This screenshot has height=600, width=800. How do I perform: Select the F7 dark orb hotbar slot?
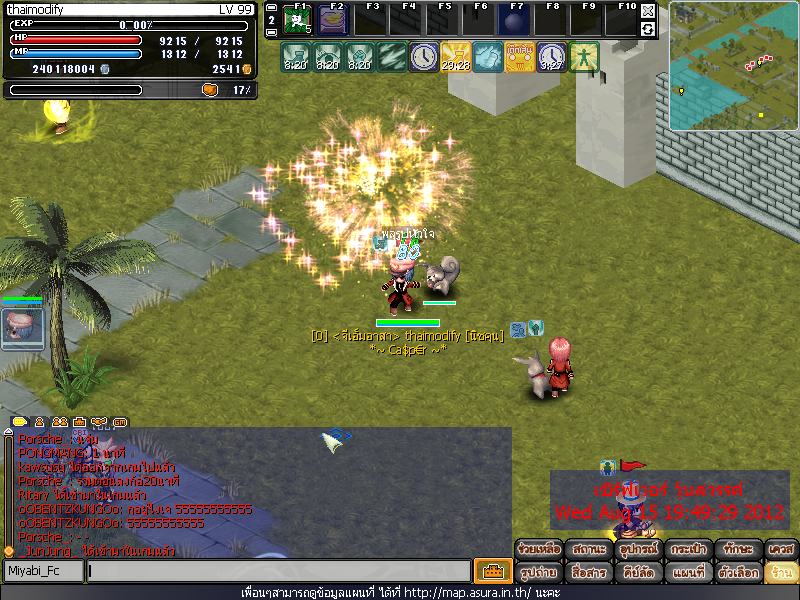[x=513, y=20]
